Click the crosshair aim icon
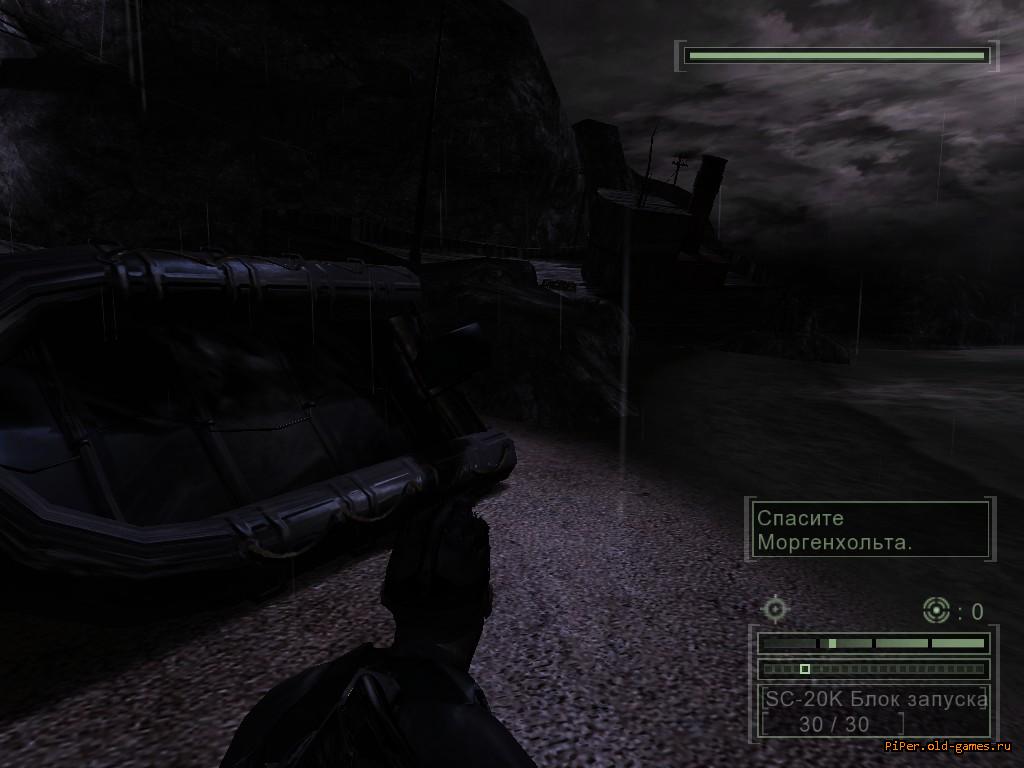The width and height of the screenshot is (1024, 768). point(776,608)
